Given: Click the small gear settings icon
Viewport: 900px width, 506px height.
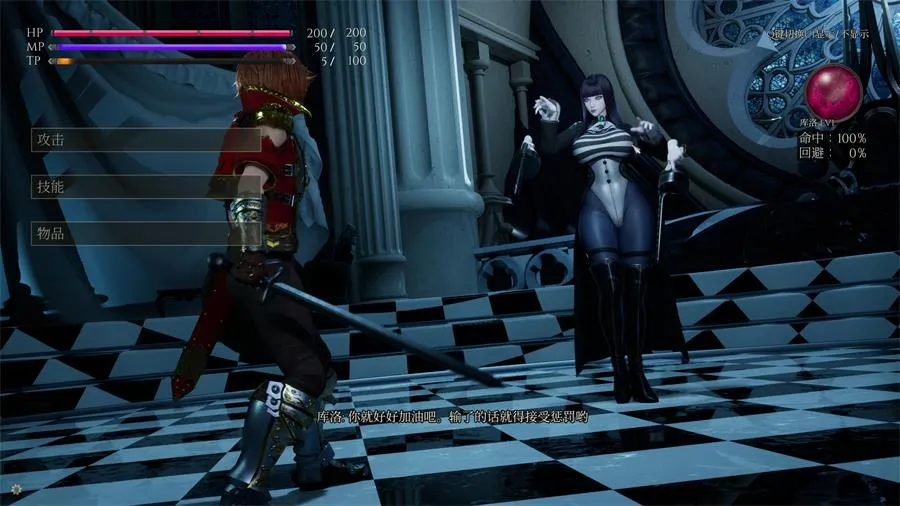Looking at the screenshot, I should [15, 488].
